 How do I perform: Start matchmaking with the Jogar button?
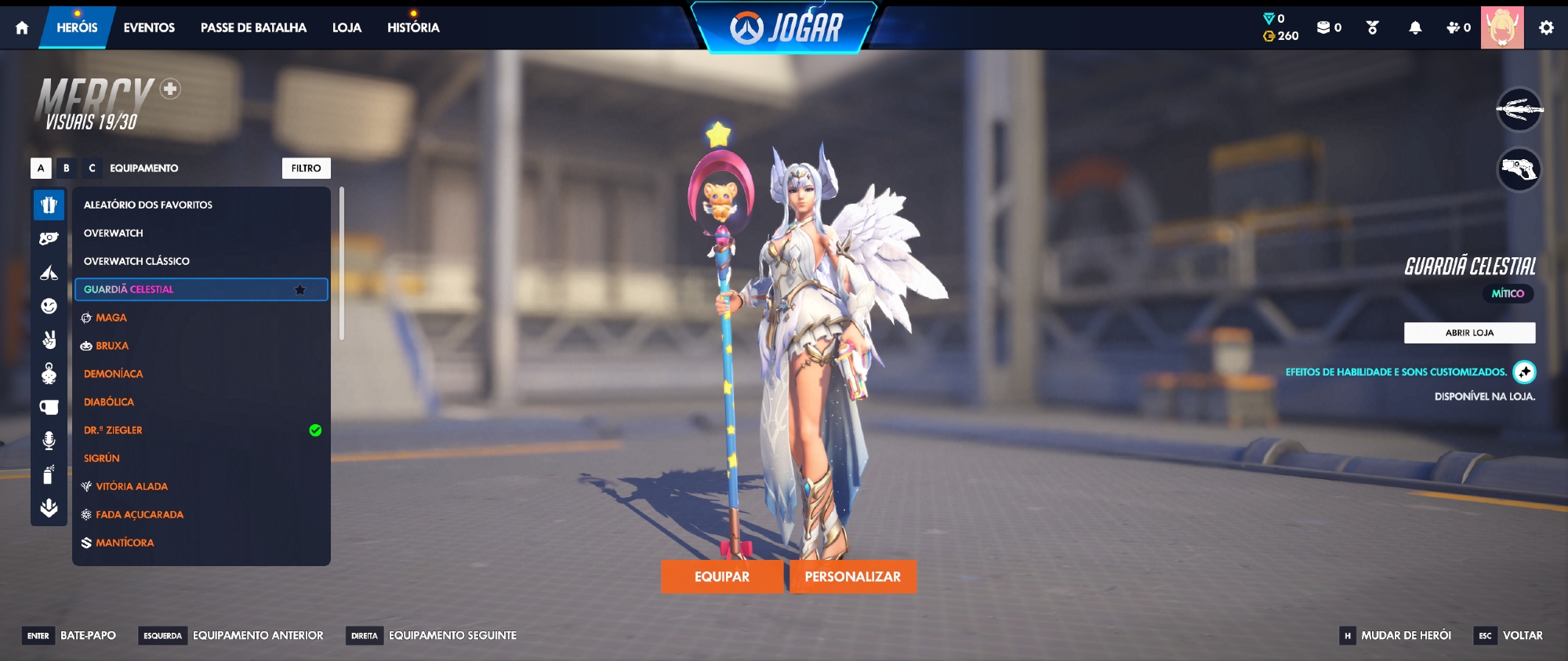(787, 27)
